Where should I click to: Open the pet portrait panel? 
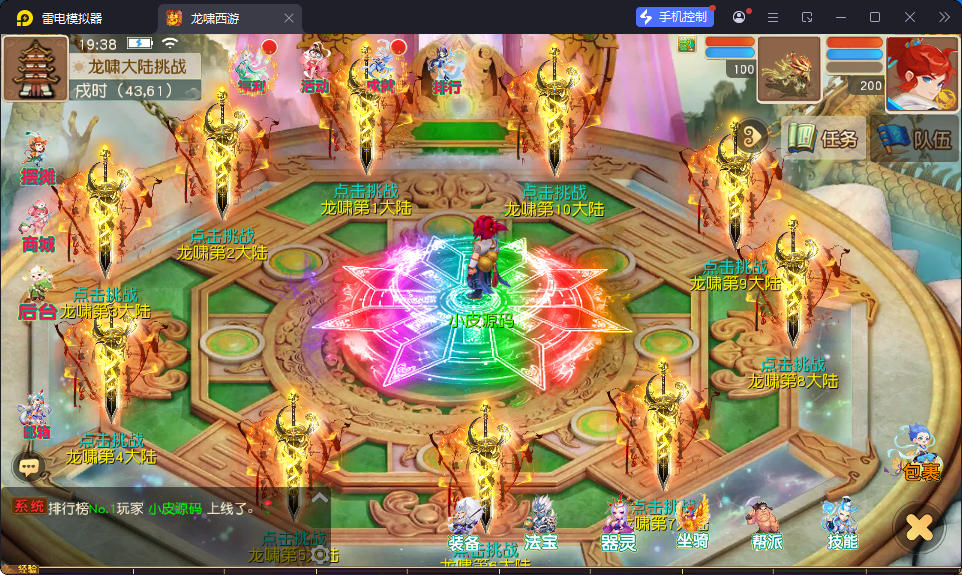789,70
